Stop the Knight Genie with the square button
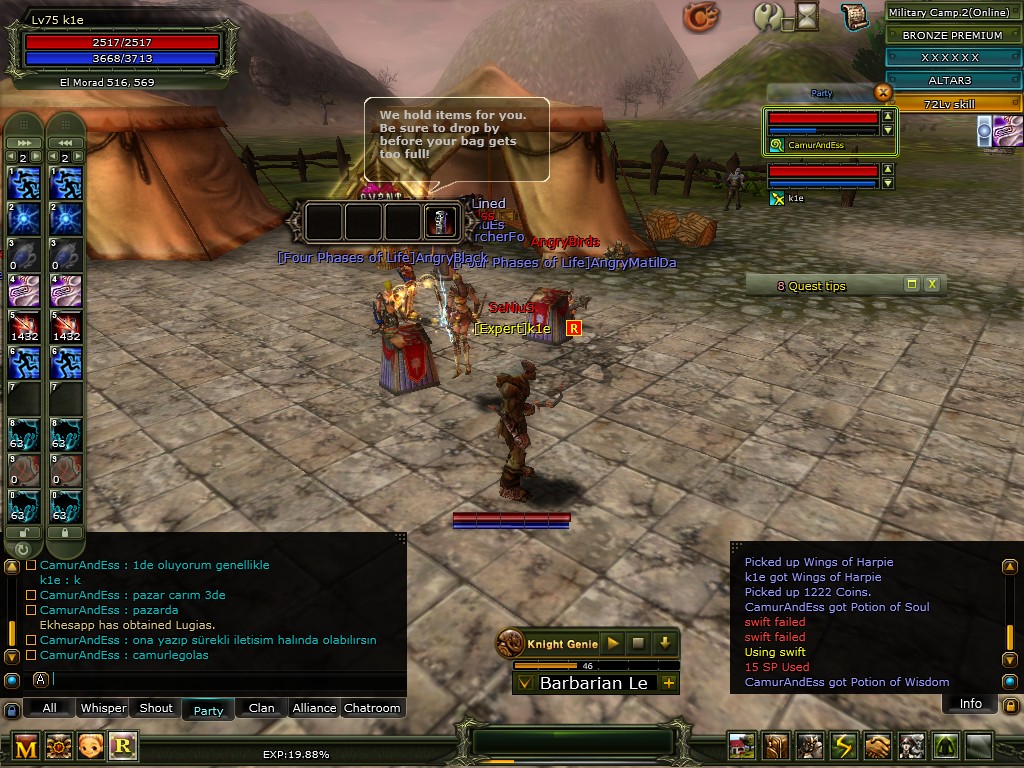Viewport: 1024px width, 768px height. pyautogui.click(x=638, y=643)
